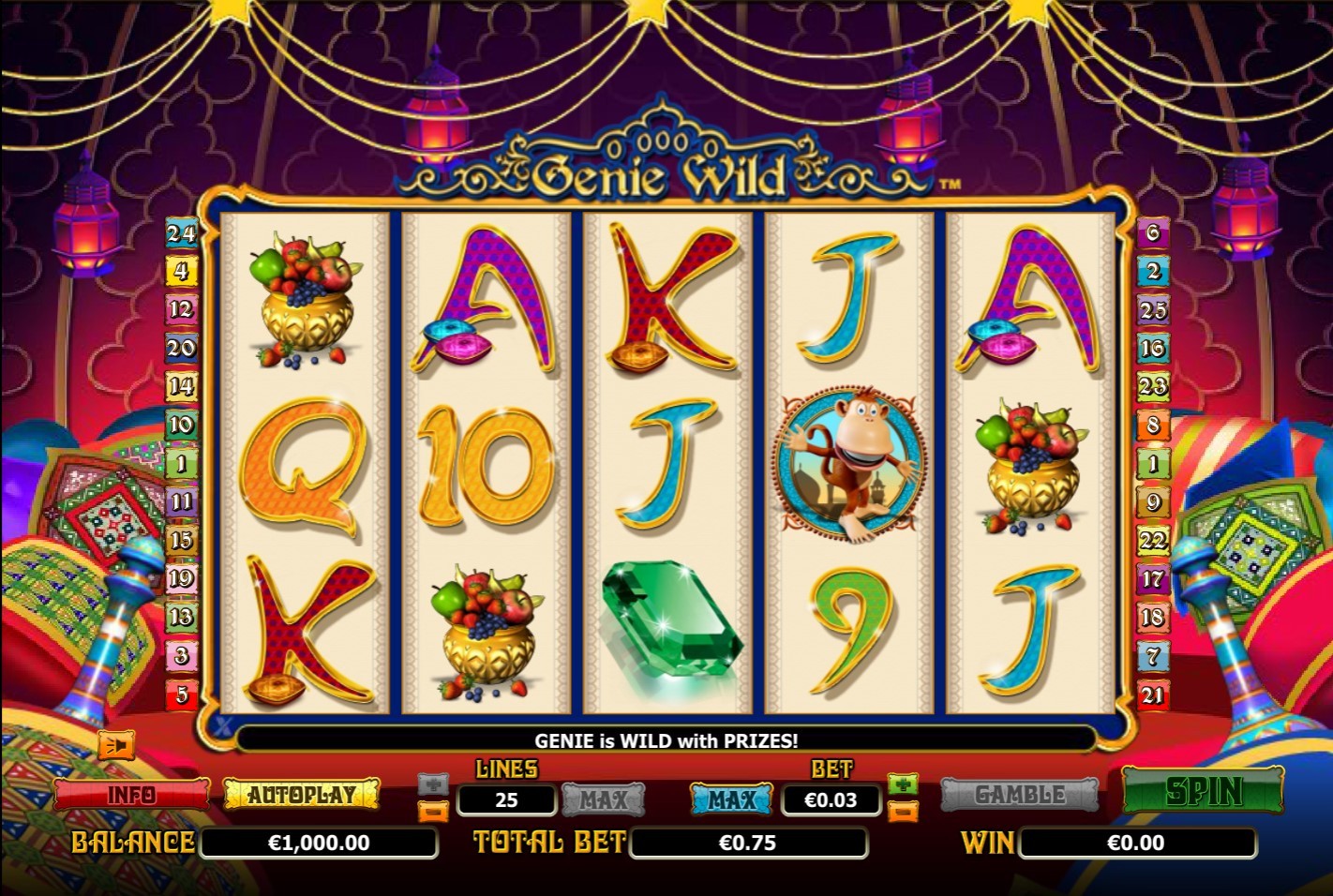Screen dimensions: 1333x896
Task: Select payline number 24 marker
Action: 181,231
